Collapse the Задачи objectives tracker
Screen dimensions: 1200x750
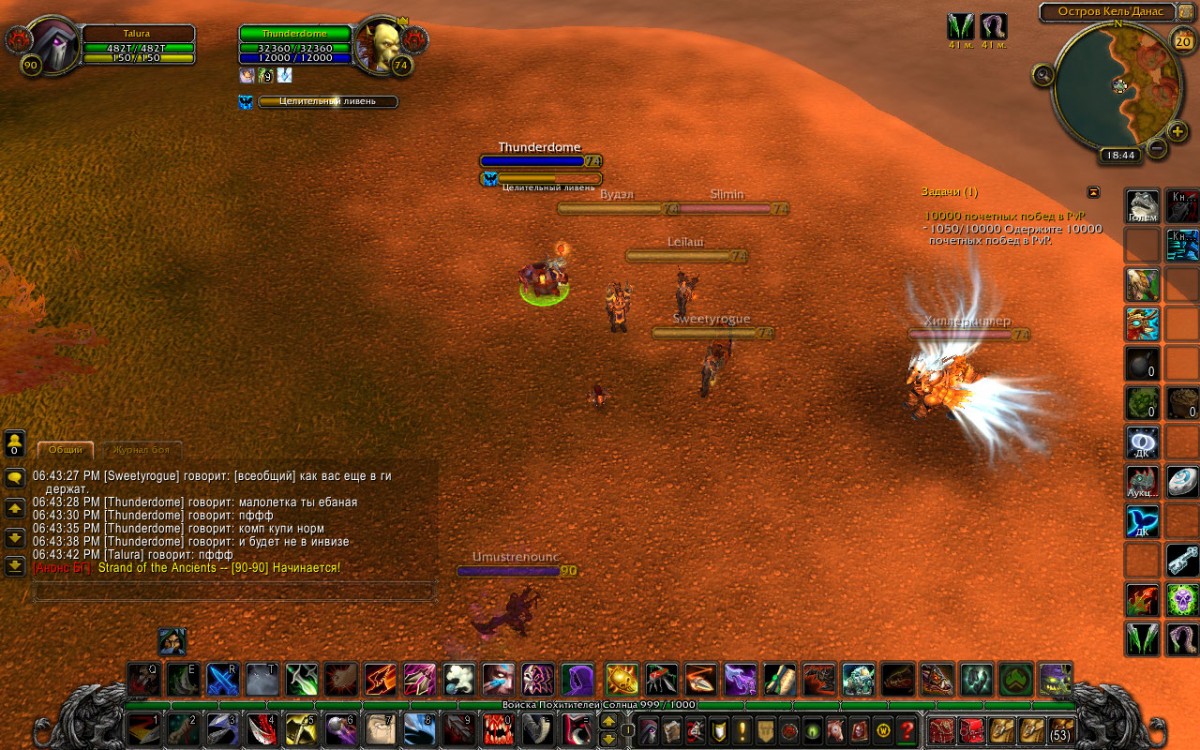[1093, 192]
